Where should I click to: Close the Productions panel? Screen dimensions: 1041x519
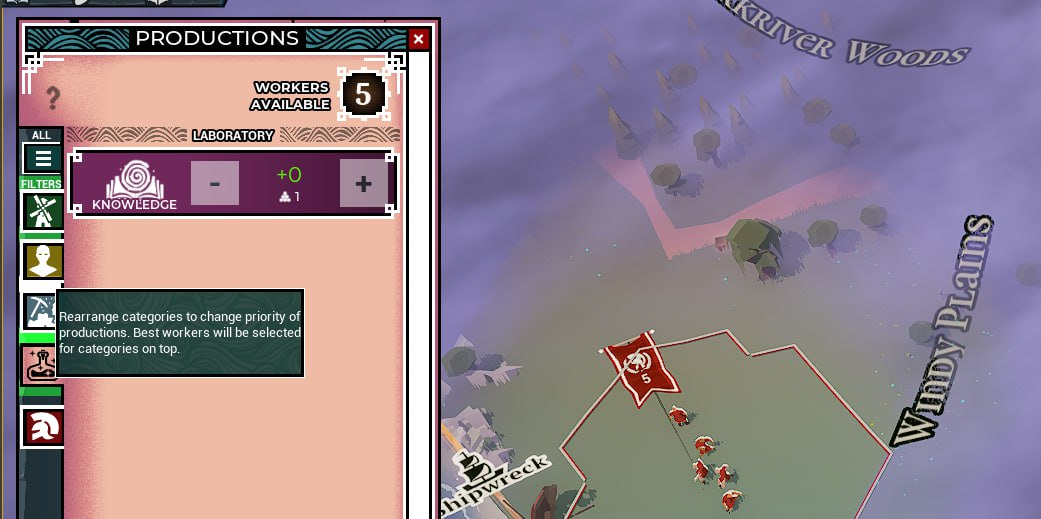418,39
